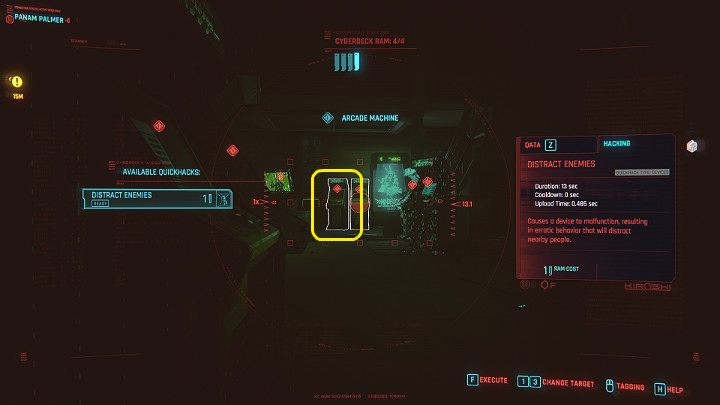Open the Hacking tab
This screenshot has width=720, height=405.
[616, 144]
